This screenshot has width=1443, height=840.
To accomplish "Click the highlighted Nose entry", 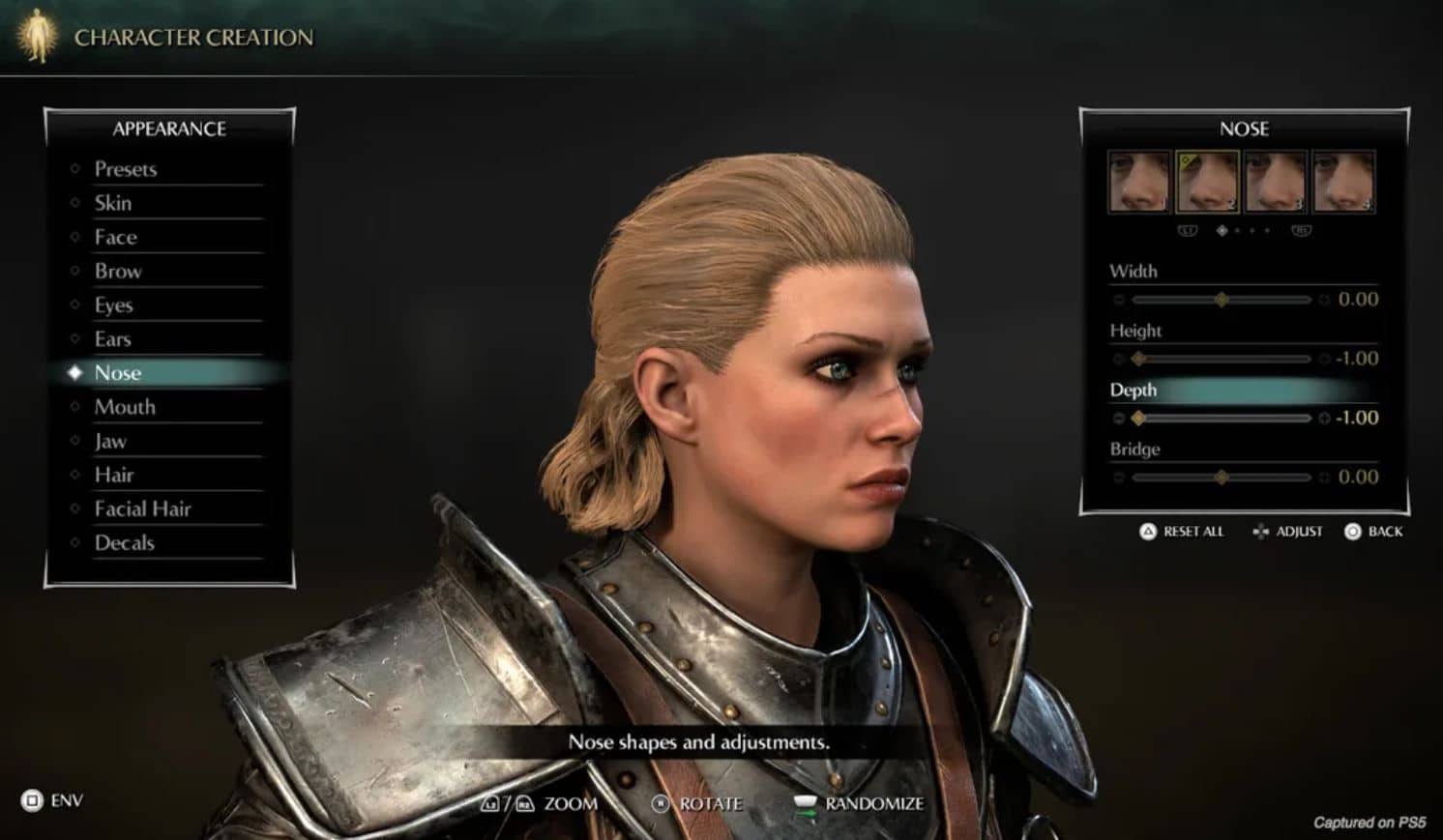I will (x=118, y=373).
